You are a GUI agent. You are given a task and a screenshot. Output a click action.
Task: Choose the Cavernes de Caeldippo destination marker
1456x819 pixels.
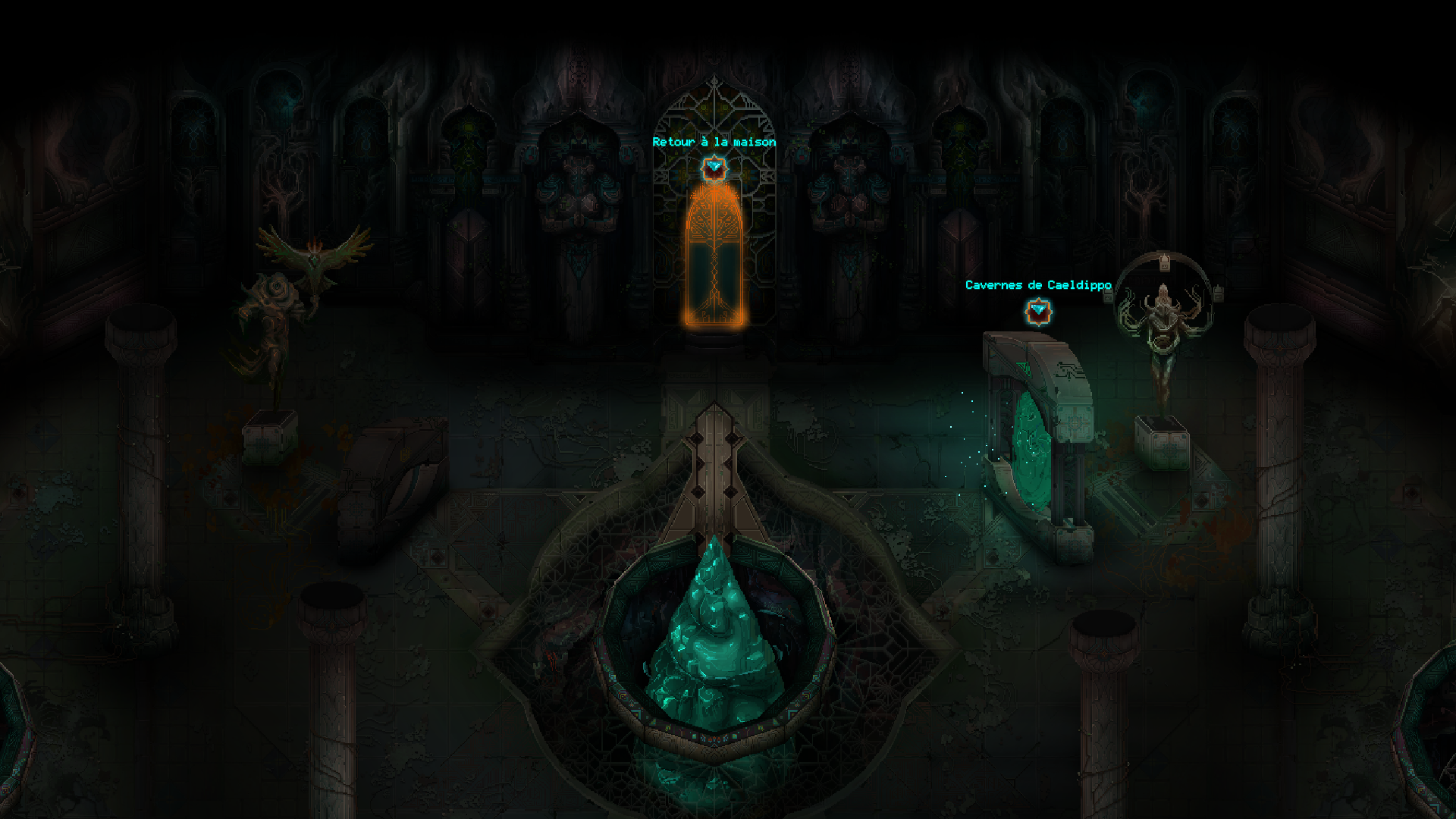pos(1037,311)
